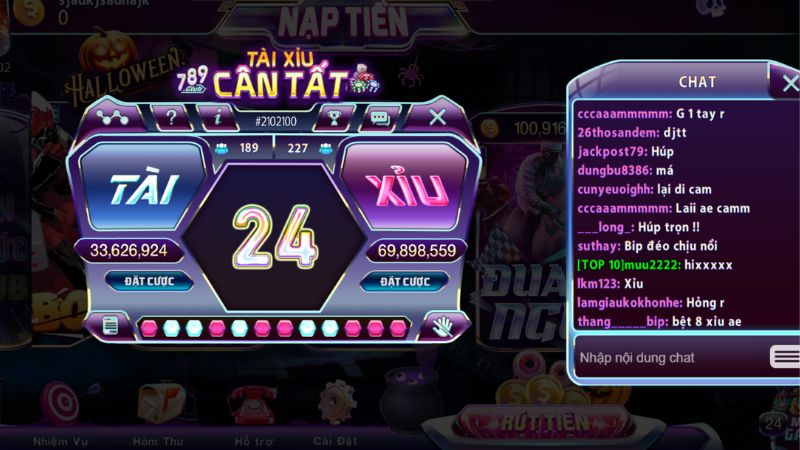Open the trophy leaderboard
800x450 pixels.
[x=334, y=118]
